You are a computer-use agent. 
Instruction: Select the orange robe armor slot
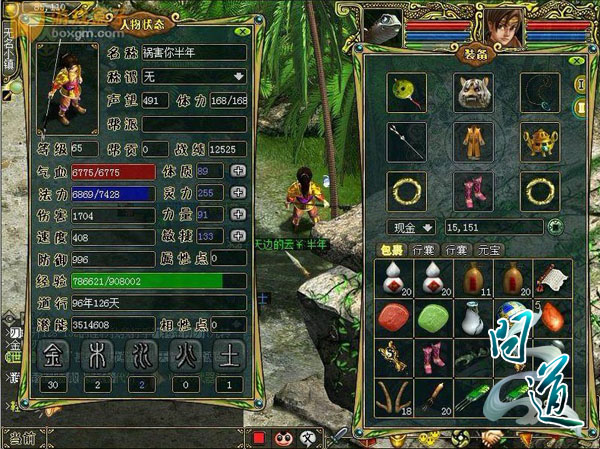[474, 140]
